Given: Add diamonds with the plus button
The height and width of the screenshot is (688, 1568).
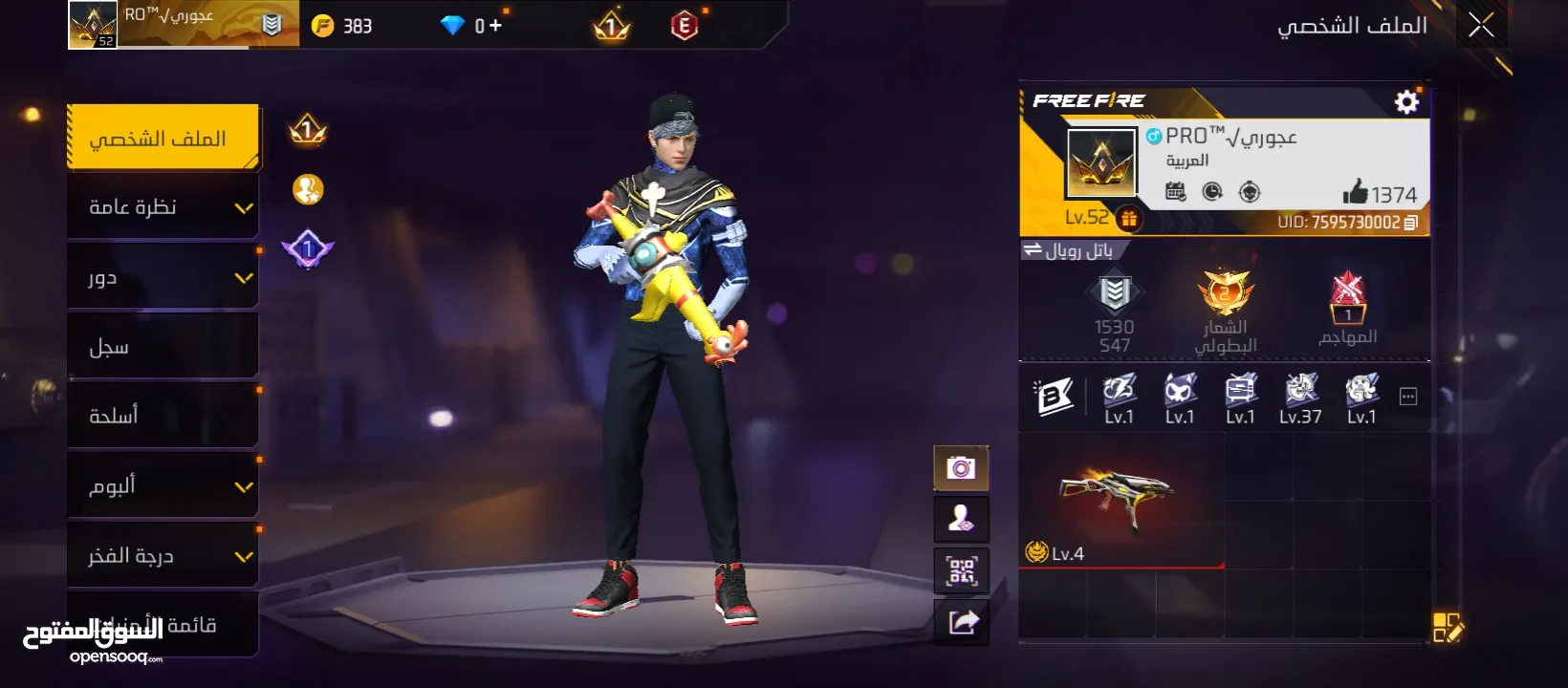Looking at the screenshot, I should pyautogui.click(x=495, y=26).
